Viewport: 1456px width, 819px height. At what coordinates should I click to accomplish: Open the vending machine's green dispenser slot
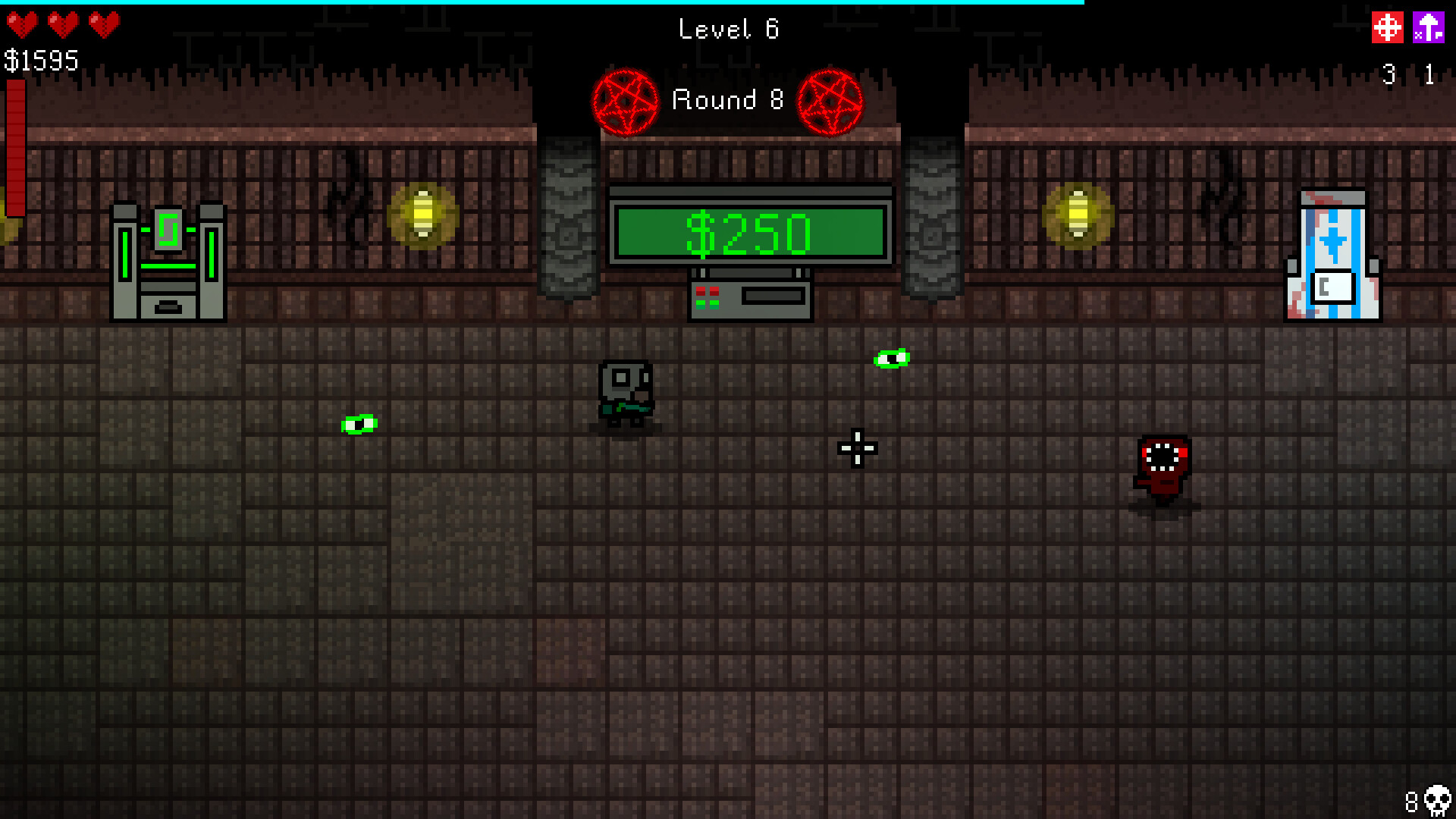coord(170,230)
